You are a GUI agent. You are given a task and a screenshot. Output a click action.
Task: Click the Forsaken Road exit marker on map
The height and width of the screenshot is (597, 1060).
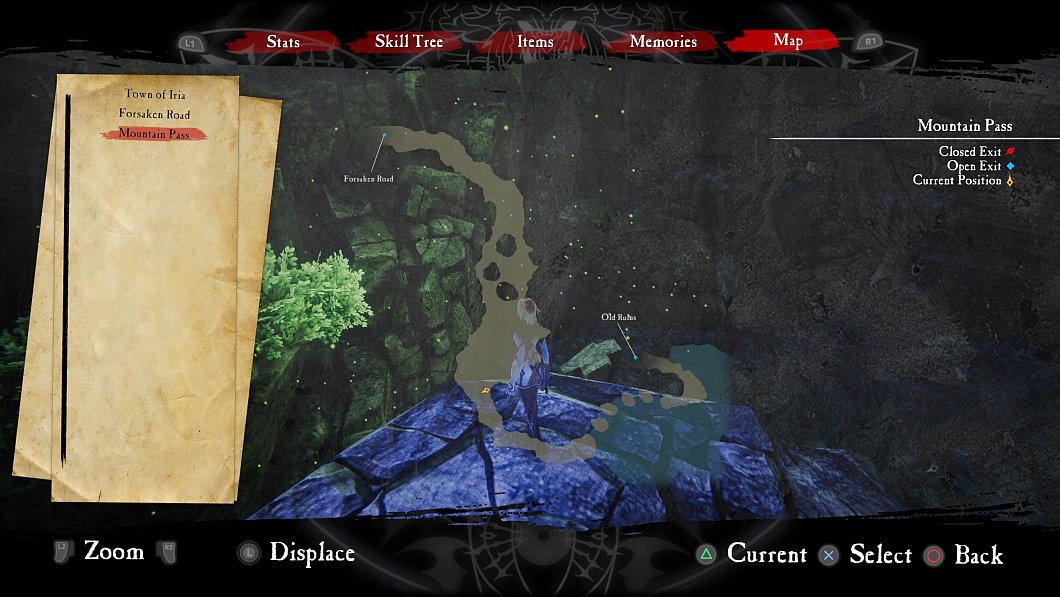point(384,135)
